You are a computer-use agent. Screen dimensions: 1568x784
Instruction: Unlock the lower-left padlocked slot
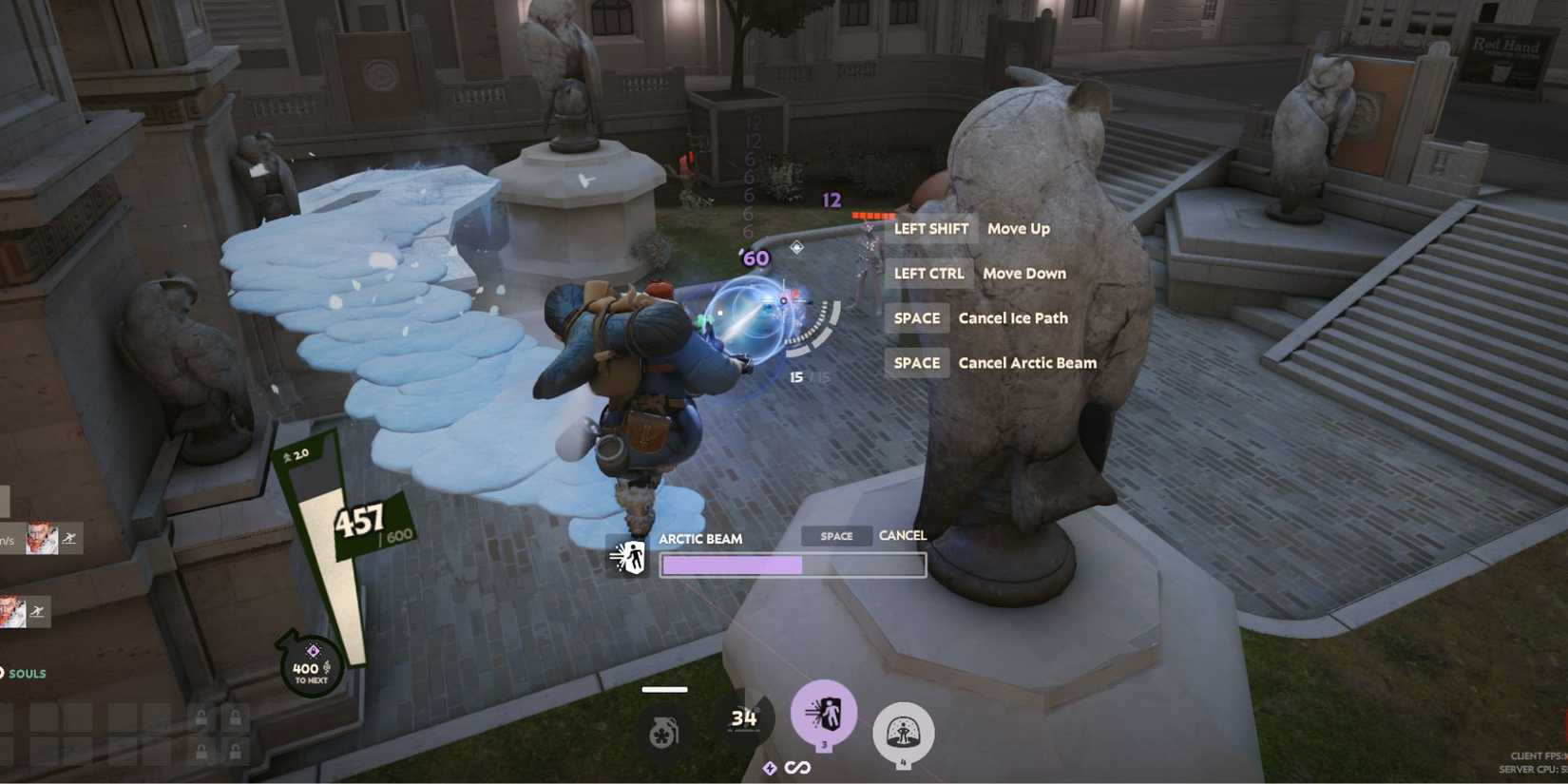click(x=201, y=752)
